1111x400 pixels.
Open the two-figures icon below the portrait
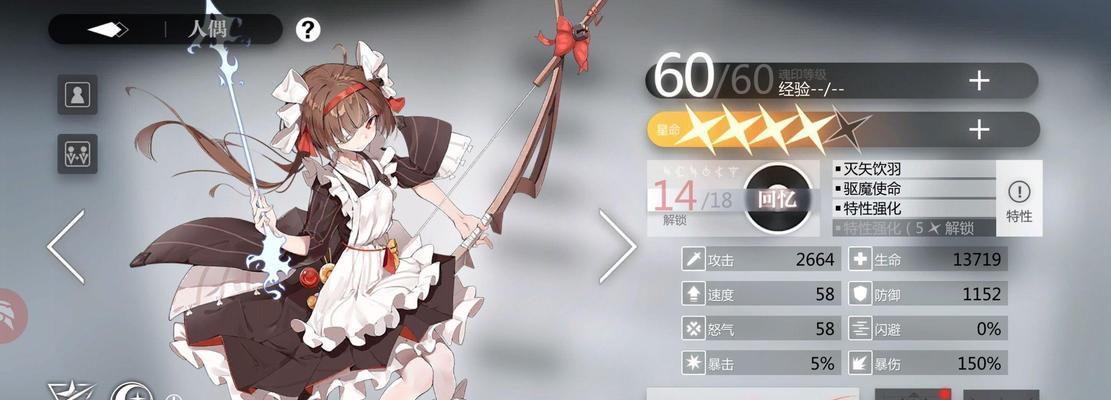point(77,153)
